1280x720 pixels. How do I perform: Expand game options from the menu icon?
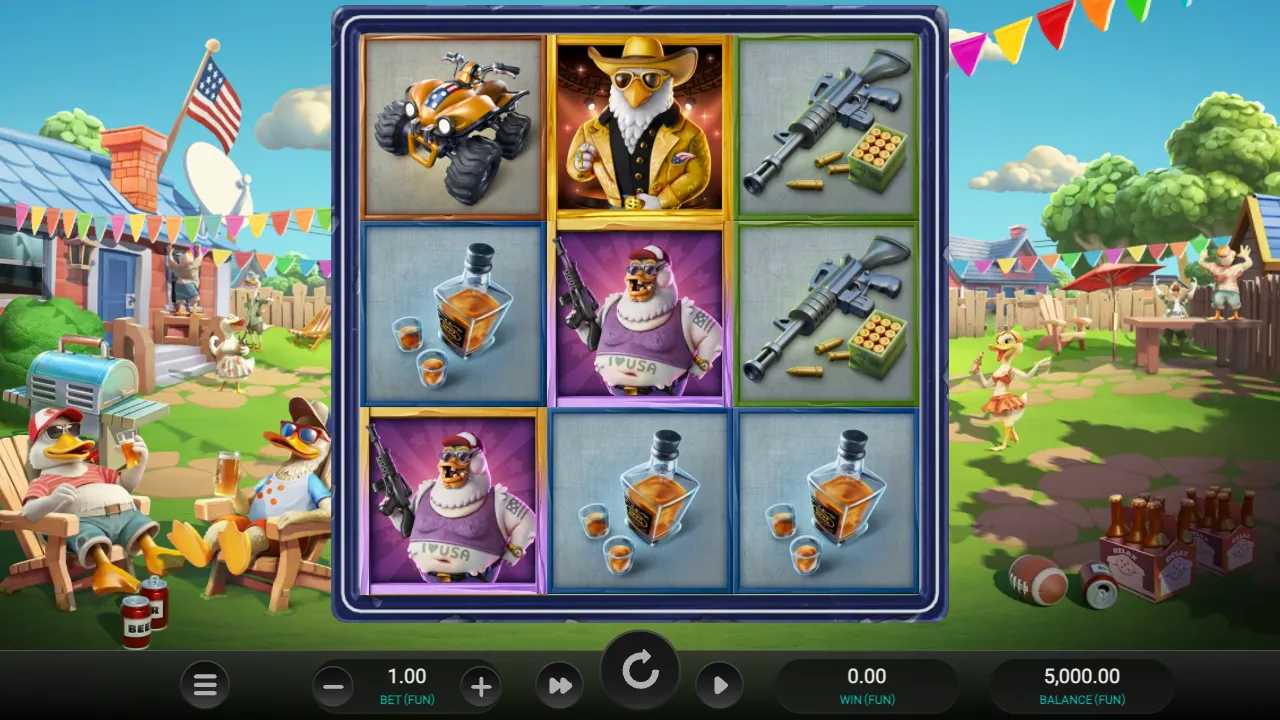pos(205,685)
